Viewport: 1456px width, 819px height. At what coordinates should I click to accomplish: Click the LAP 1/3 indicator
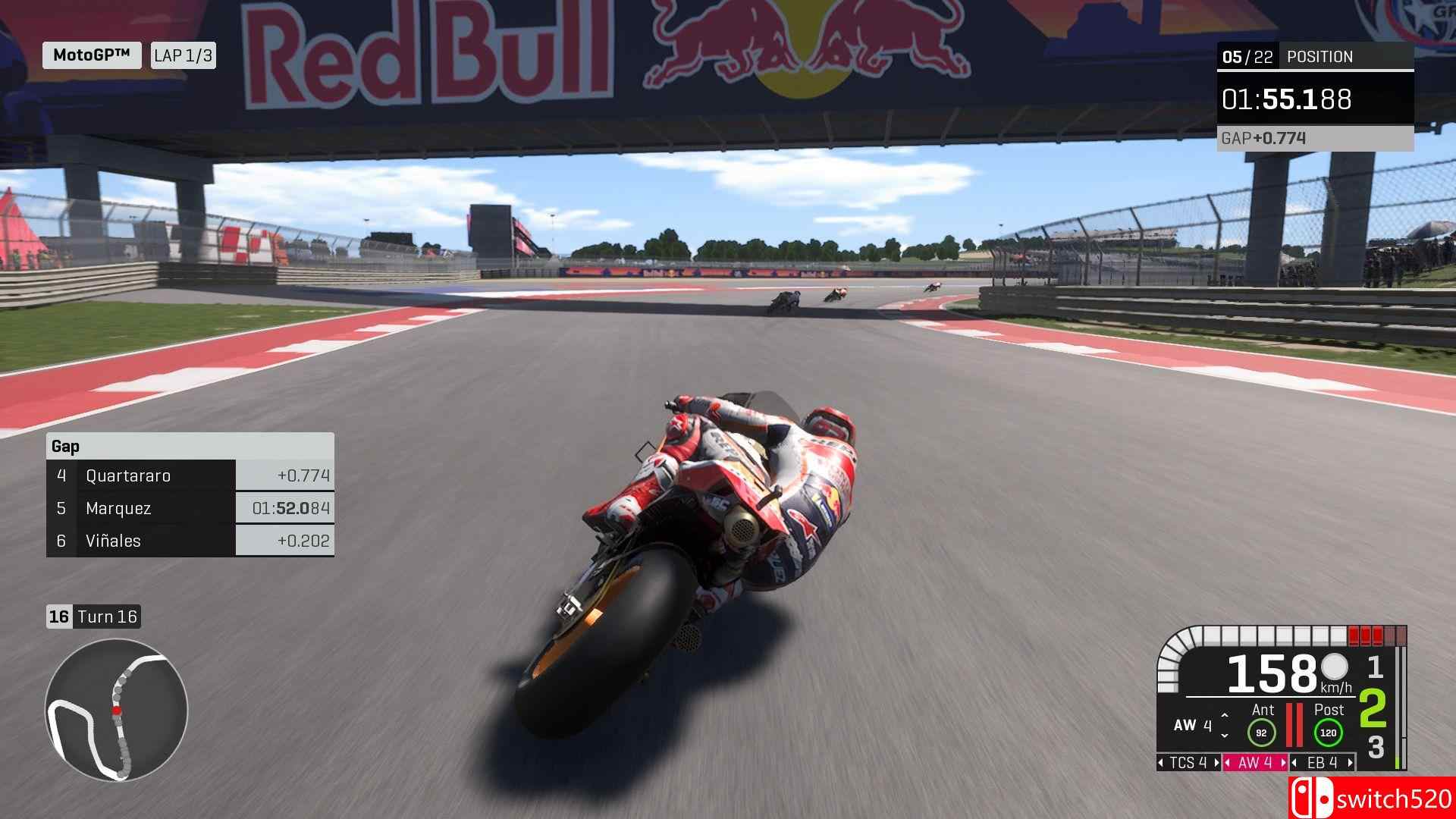click(182, 55)
